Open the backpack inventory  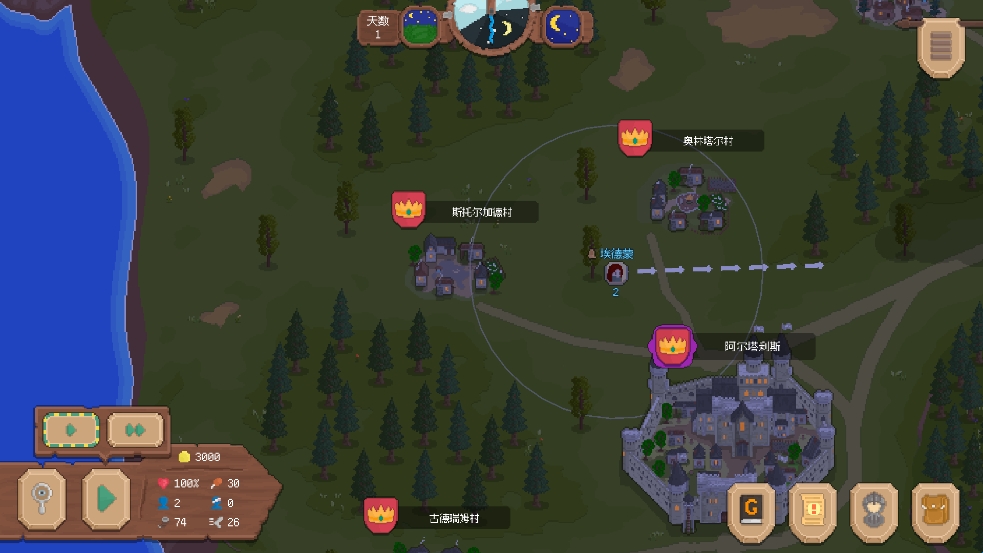pos(936,510)
